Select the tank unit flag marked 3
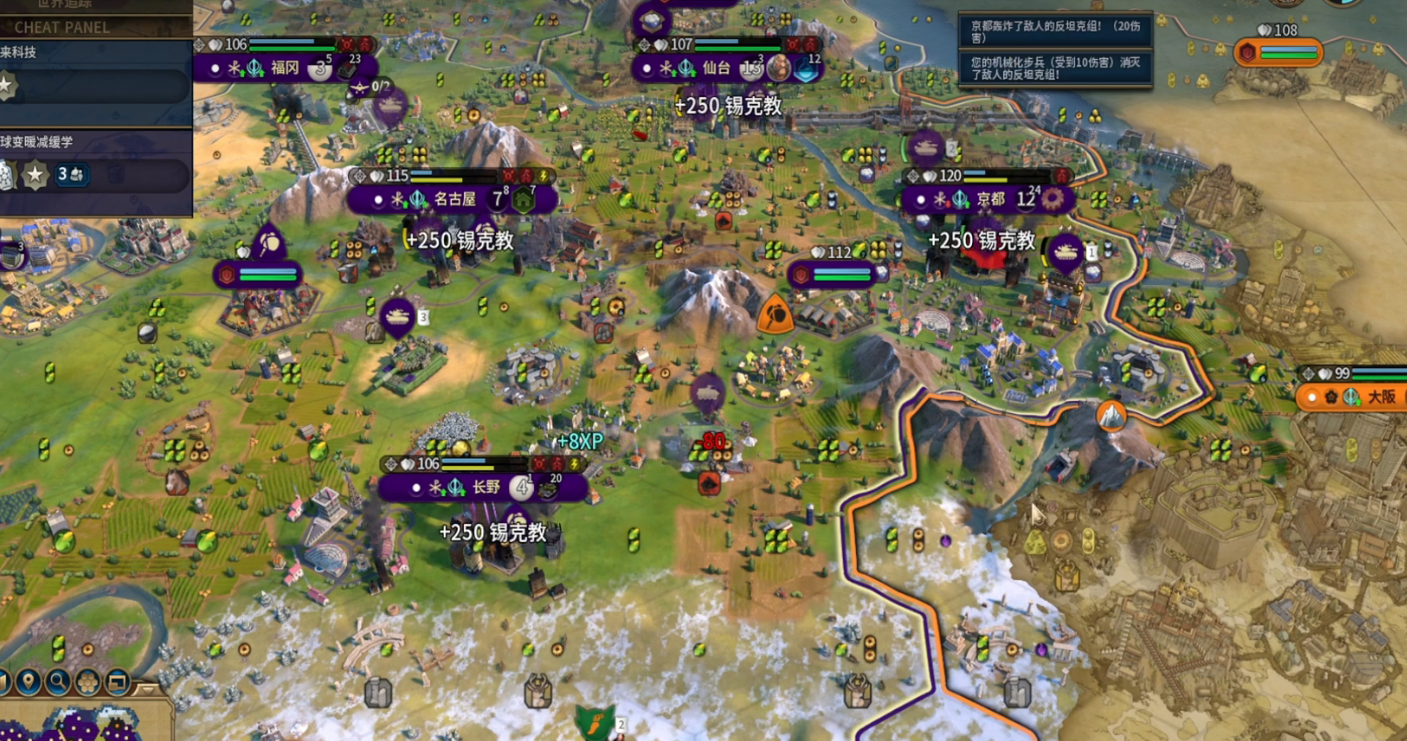Screen dimensions: 1407x741 click(x=398, y=316)
